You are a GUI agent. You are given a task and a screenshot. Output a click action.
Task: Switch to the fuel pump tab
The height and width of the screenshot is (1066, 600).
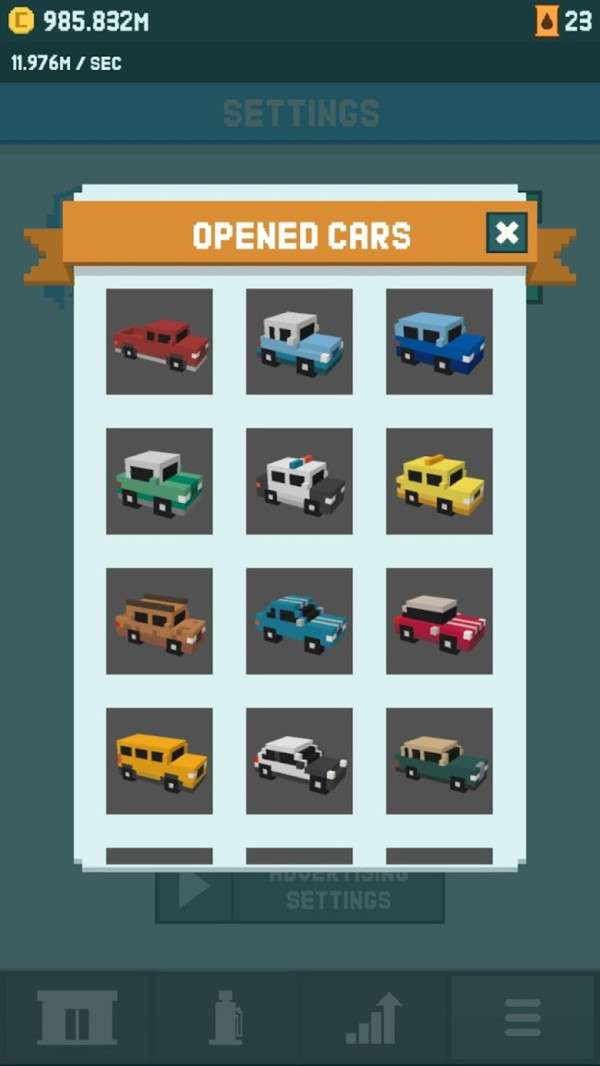[225, 1018]
